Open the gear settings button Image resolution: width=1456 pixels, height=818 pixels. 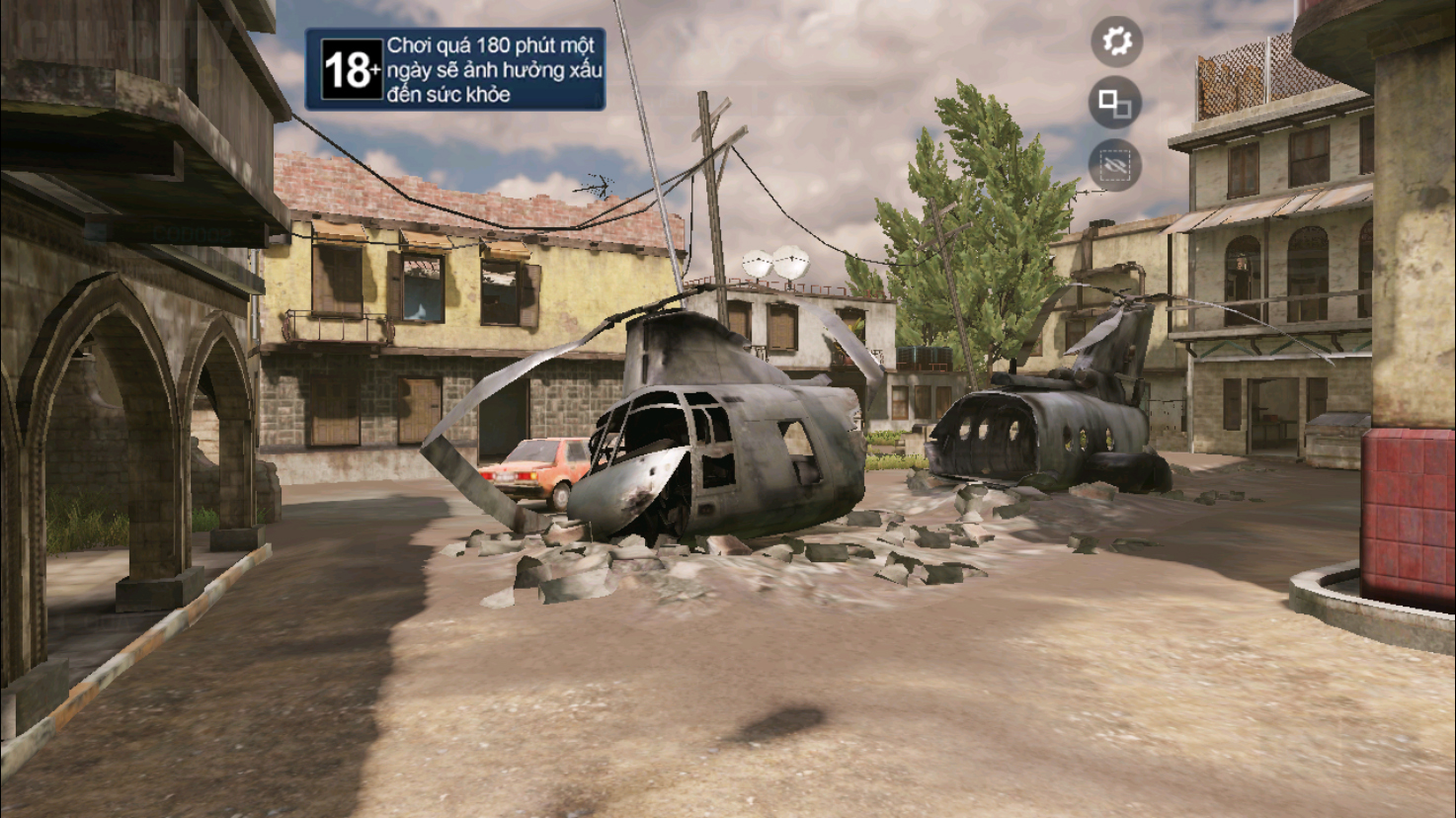(1116, 41)
